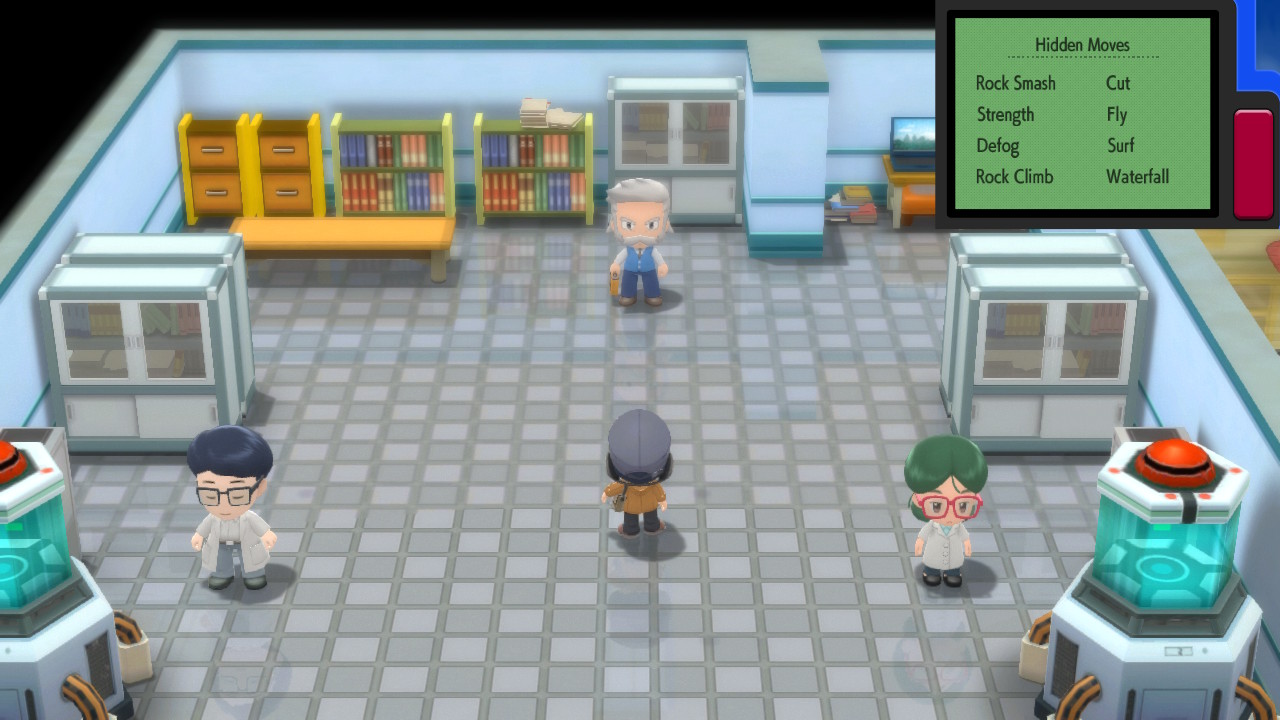Select Strength in the Hidden Moves list
This screenshot has height=720, width=1280.
(1005, 115)
